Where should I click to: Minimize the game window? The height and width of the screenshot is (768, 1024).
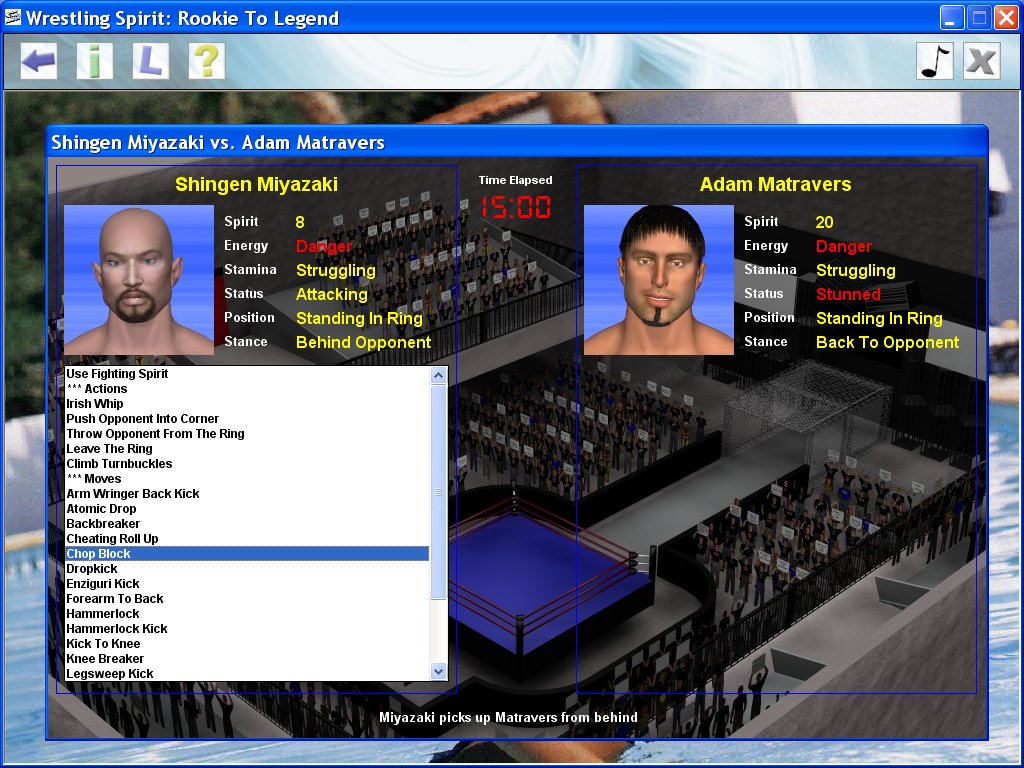tap(952, 17)
